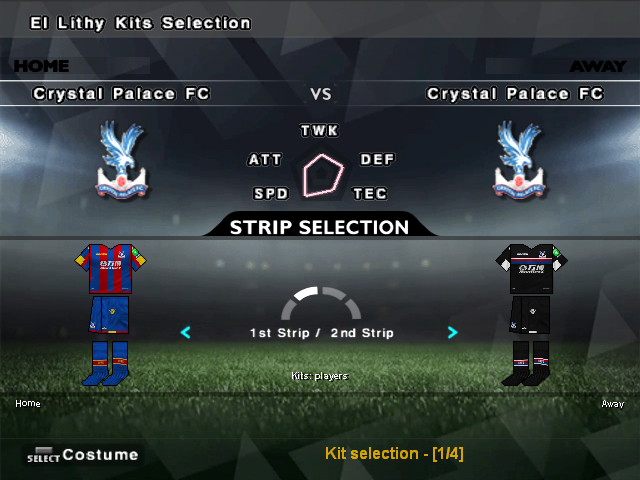
Task: Click the home Crystal Palace FC crest
Action: point(122,160)
